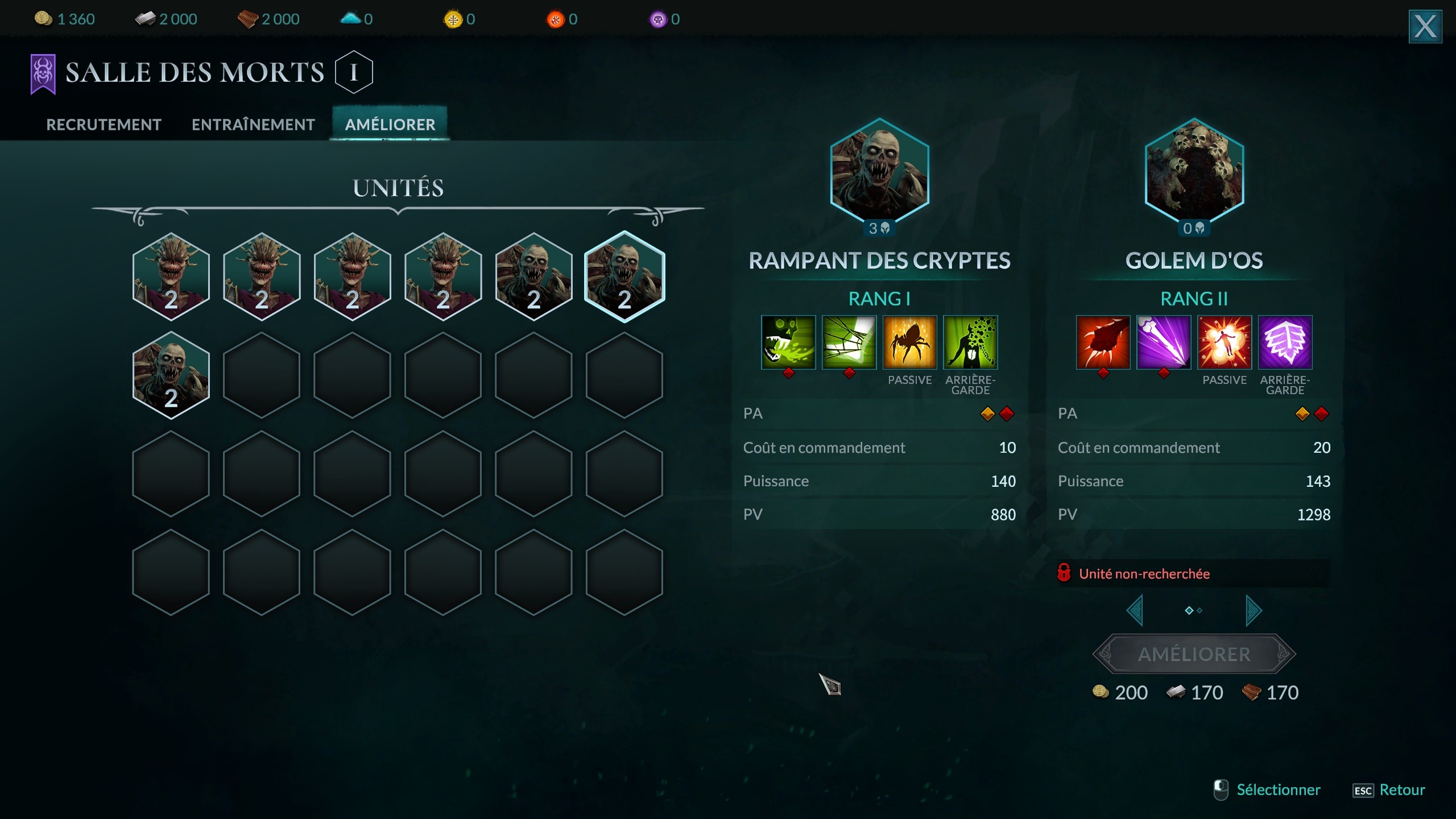Select the highlighted Rampant des Cryptes unit
Viewport: 1456px width, 819px height.
[624, 277]
